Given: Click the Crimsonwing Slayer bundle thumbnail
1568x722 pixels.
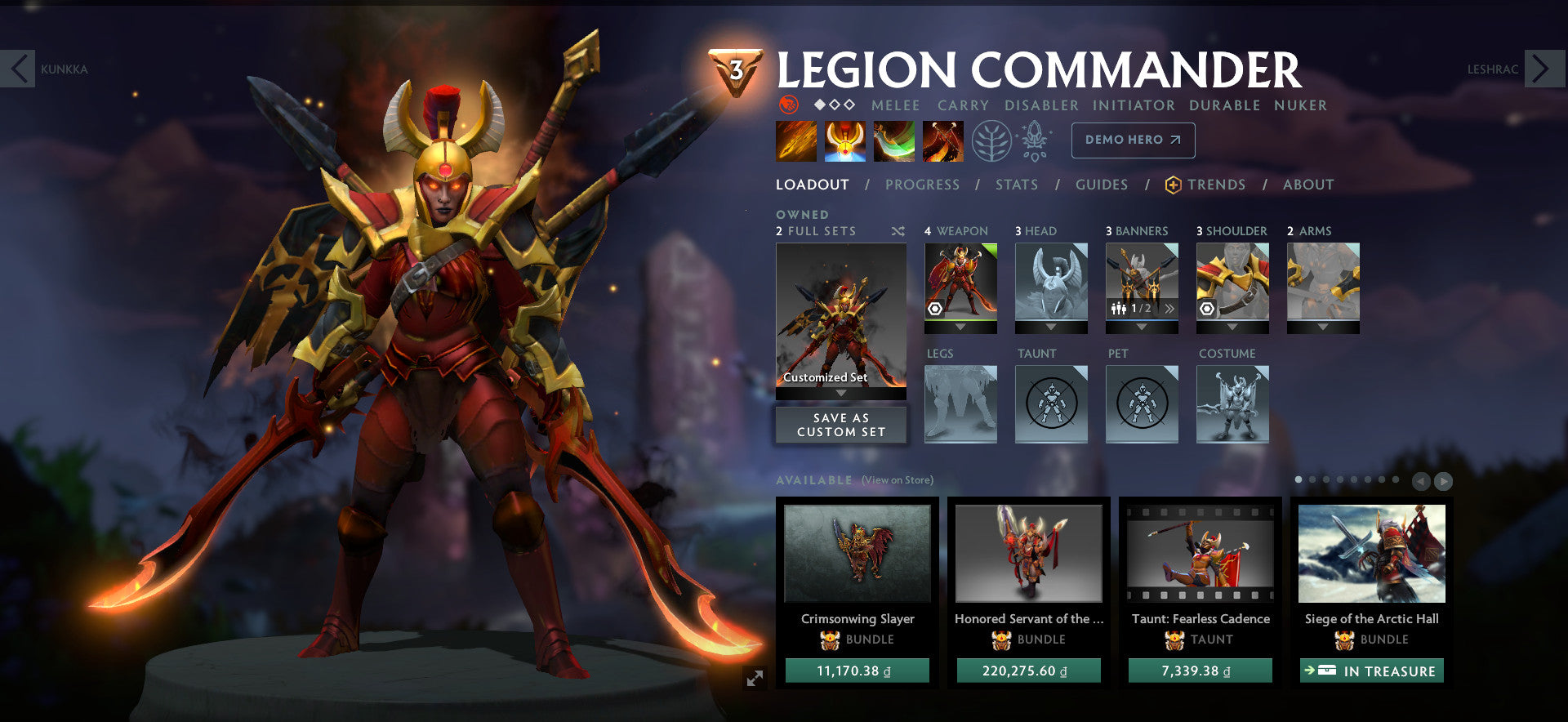Looking at the screenshot, I should 856,555.
